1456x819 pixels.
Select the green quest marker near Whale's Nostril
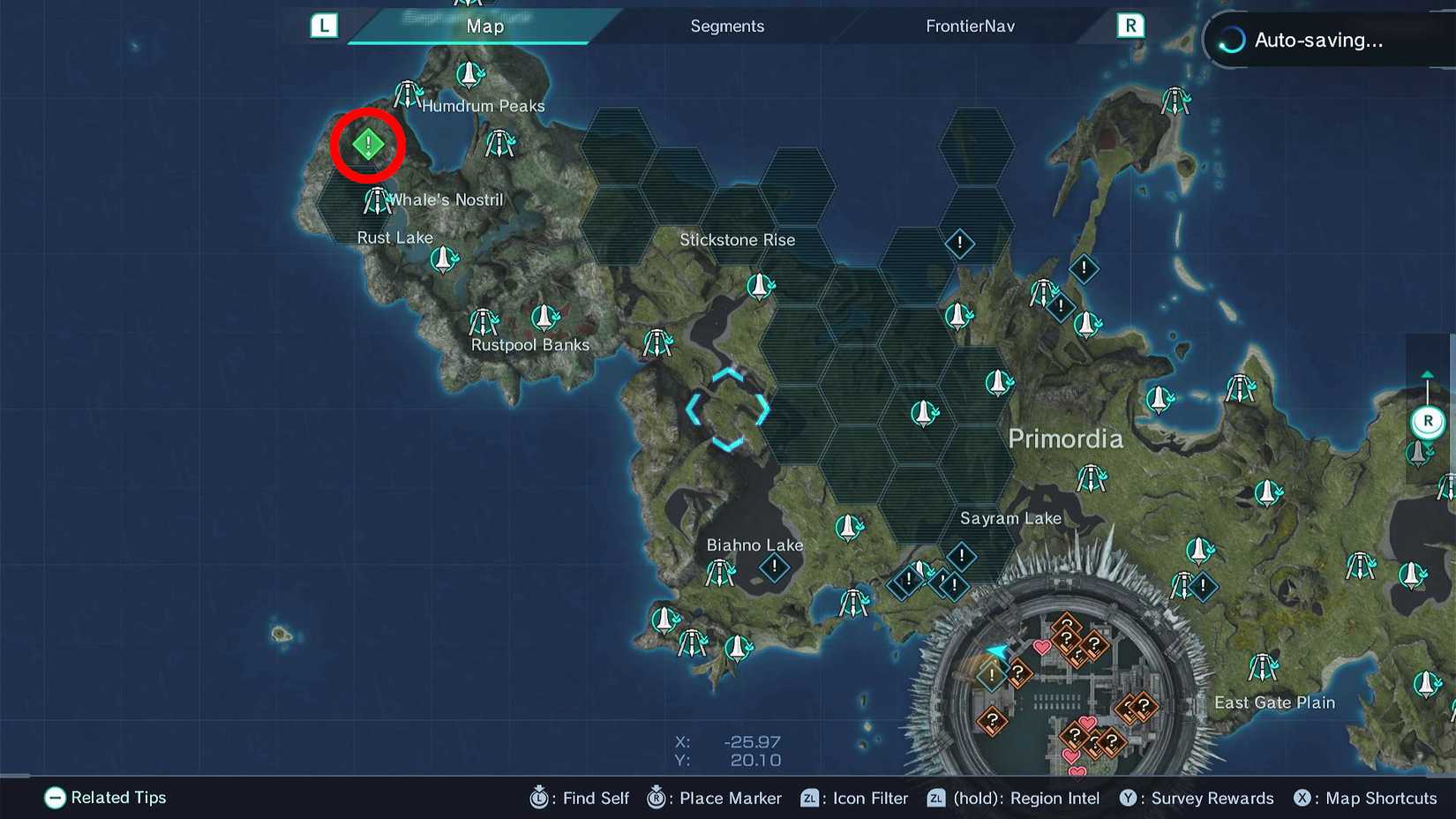coord(367,144)
